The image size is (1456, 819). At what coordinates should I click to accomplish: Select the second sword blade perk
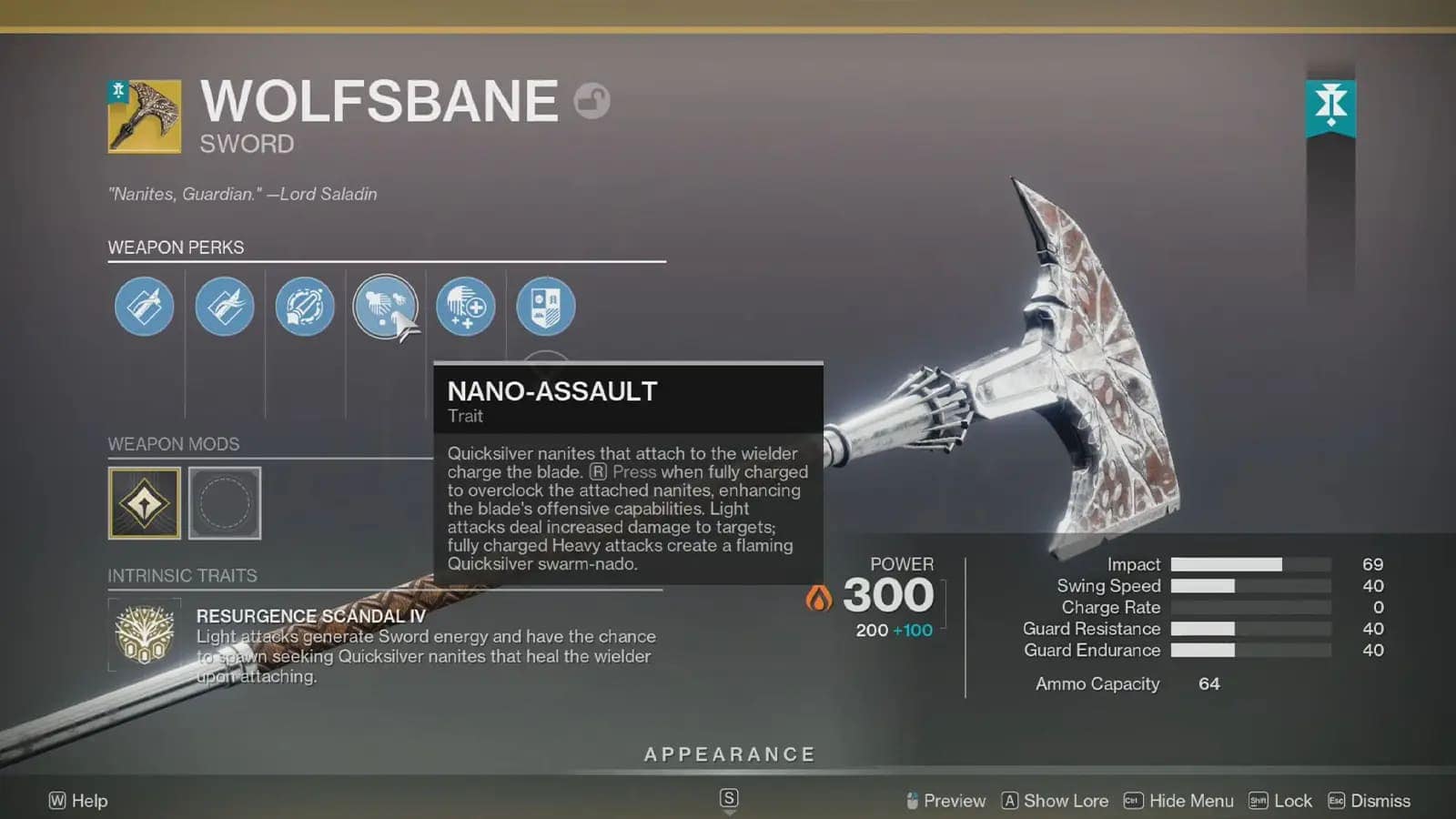pos(224,307)
